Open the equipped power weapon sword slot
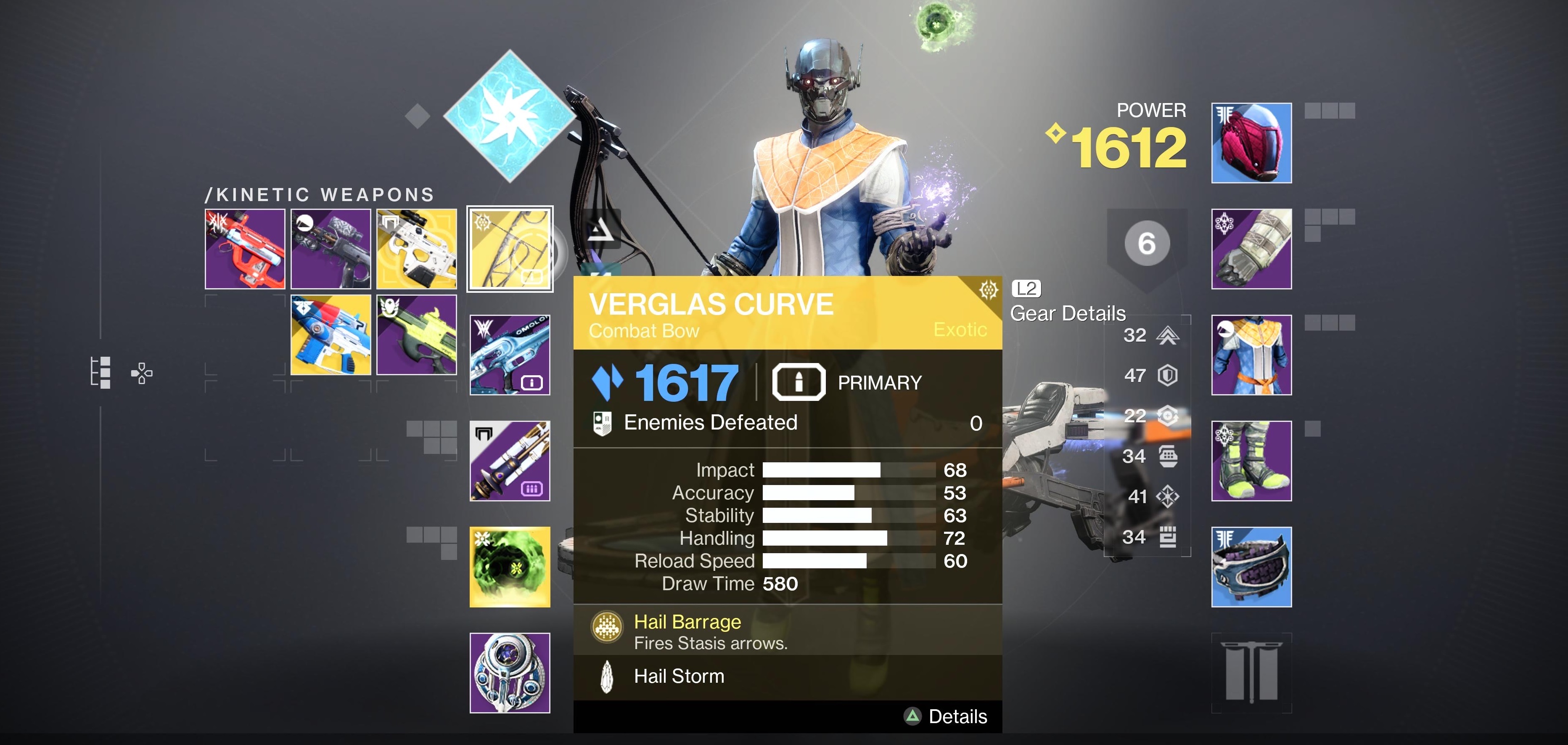 point(510,461)
